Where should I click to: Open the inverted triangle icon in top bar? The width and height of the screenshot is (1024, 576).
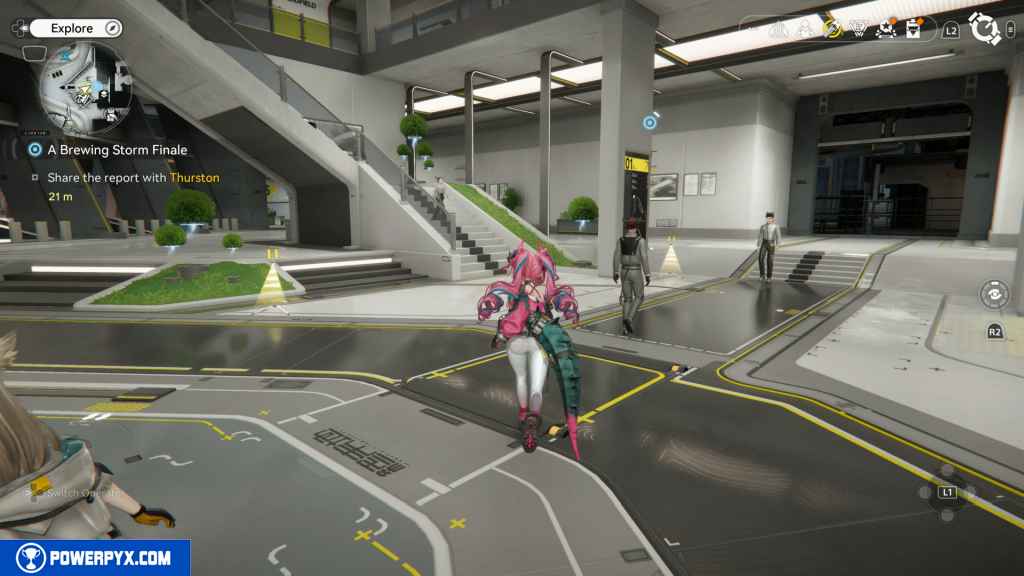[858, 30]
